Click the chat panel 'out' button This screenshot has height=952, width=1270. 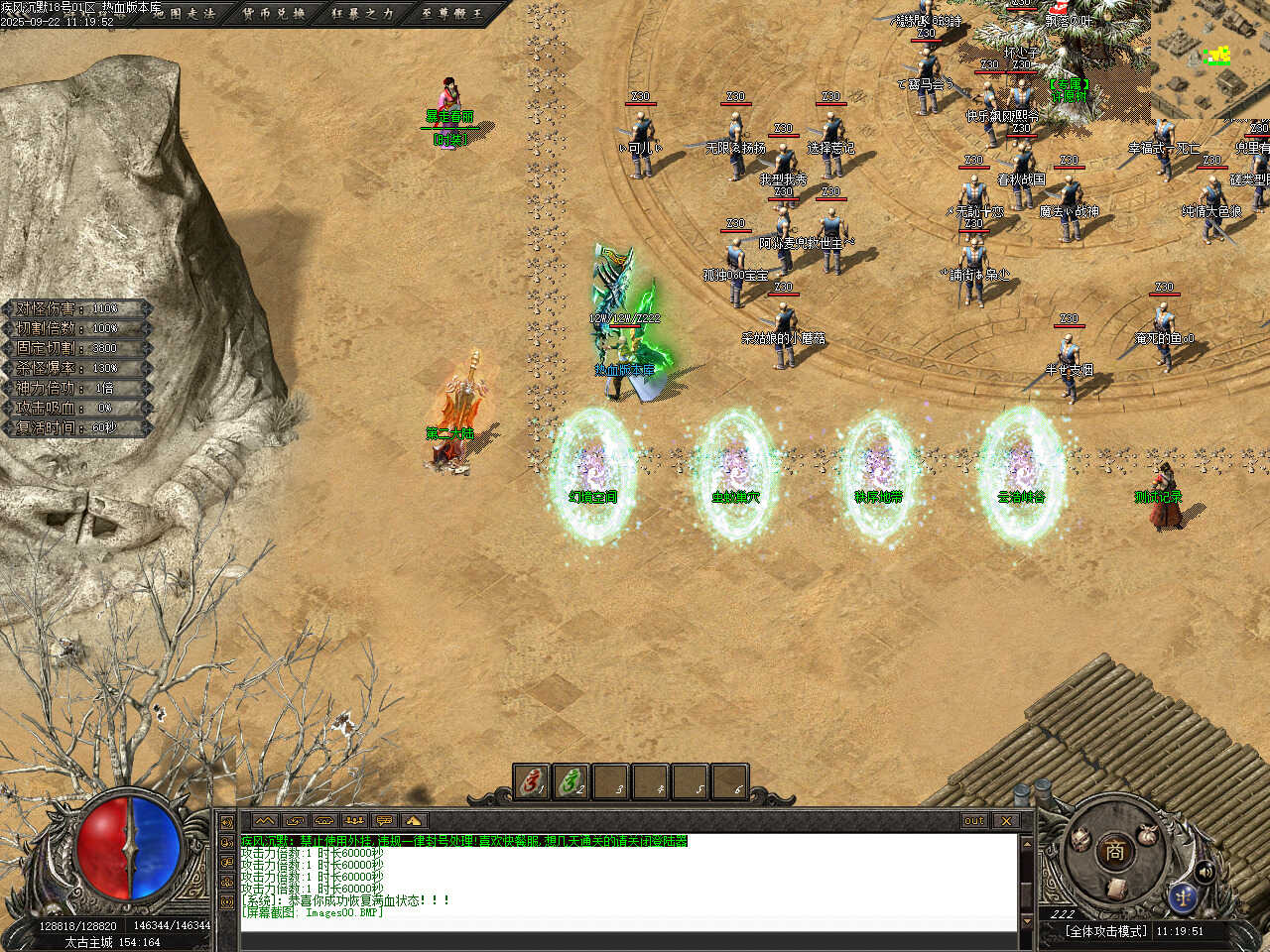coord(974,820)
